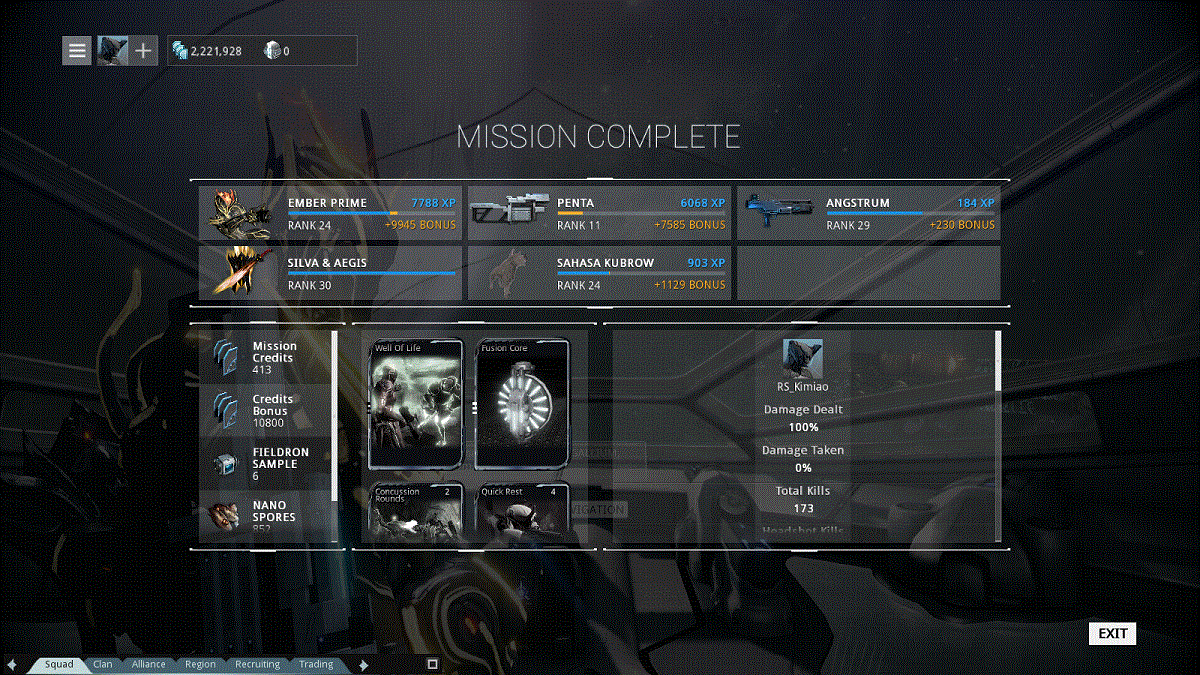The width and height of the screenshot is (1200, 675).
Task: Choose the Sahasa Kubrow XP entry
Action: pos(599,273)
